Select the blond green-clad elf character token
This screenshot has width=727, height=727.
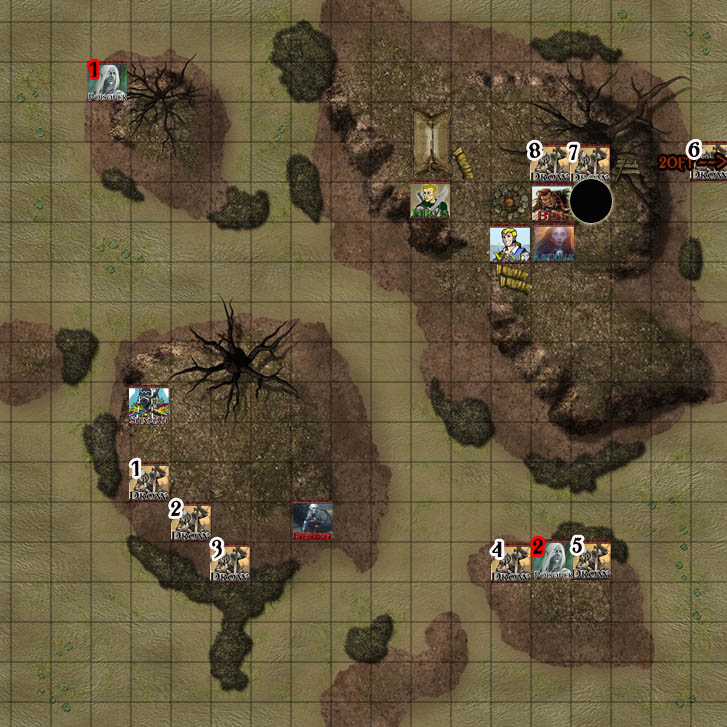(x=430, y=202)
